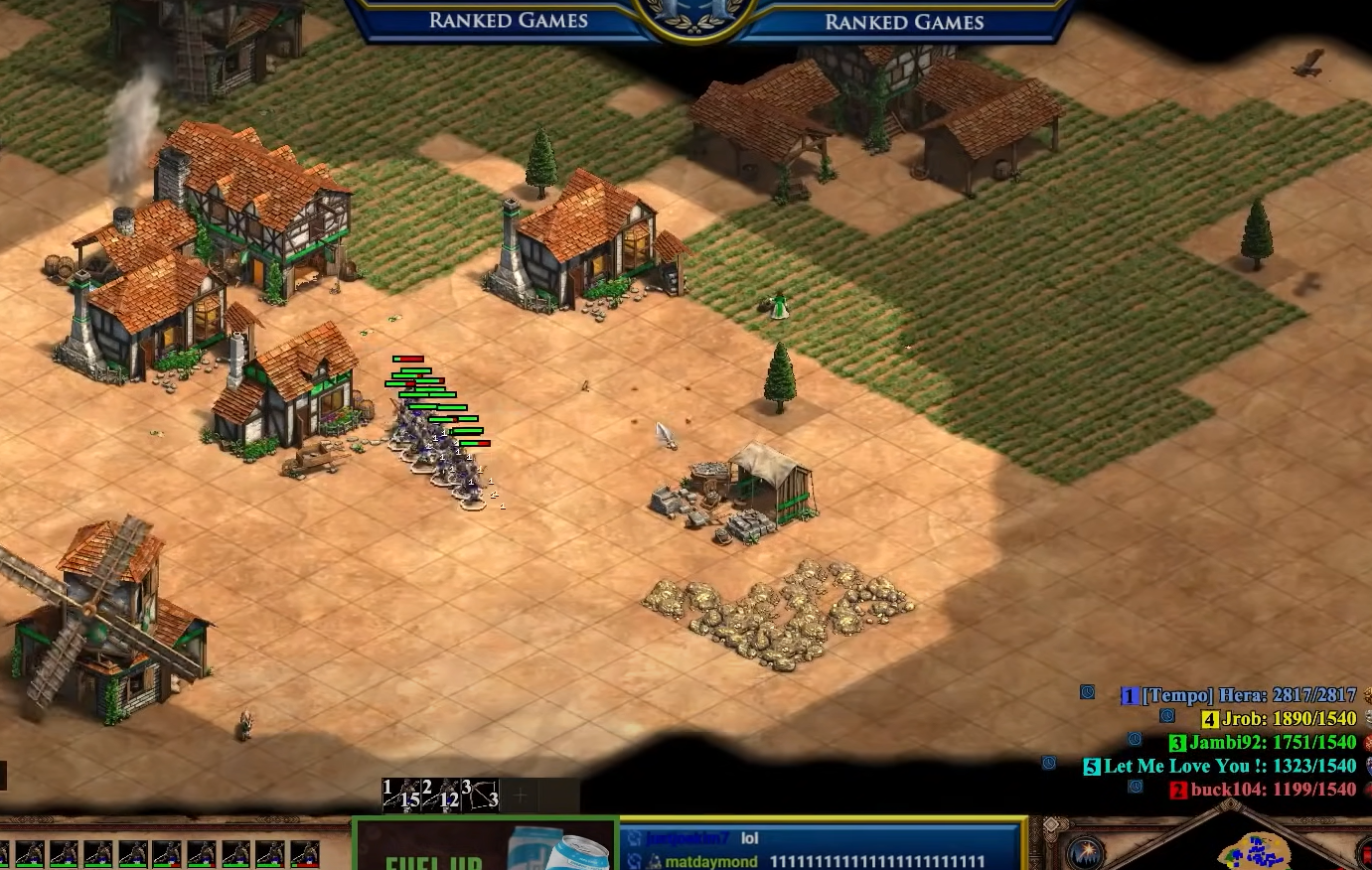Click Jambi92's civilization emblem icon
This screenshot has width=1372, height=870.
coord(1368,742)
